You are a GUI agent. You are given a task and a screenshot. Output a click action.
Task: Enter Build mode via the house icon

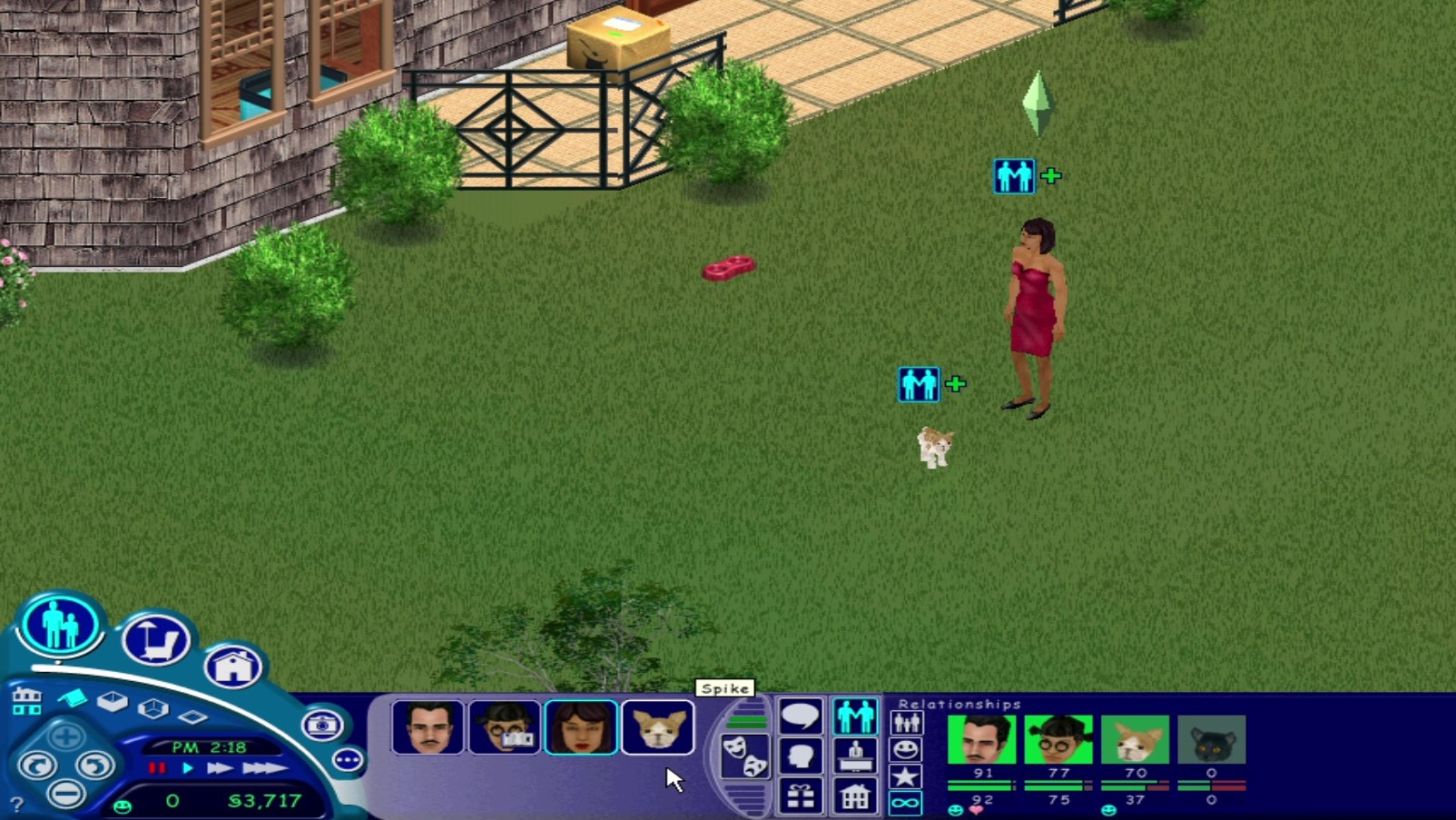(x=233, y=667)
